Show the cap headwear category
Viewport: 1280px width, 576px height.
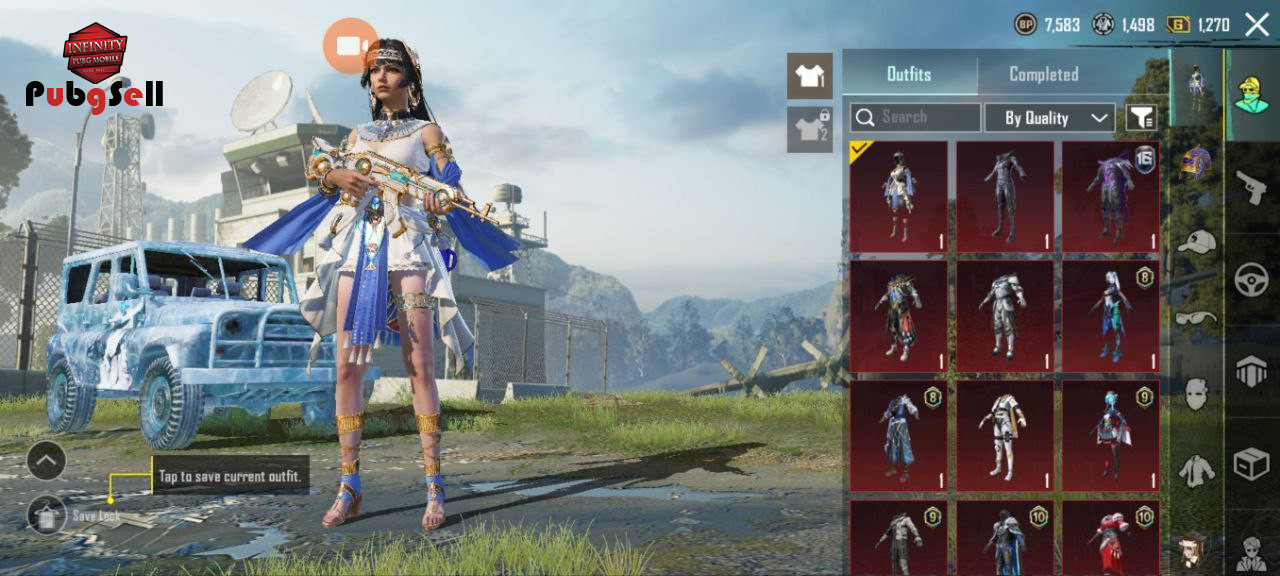[1196, 242]
